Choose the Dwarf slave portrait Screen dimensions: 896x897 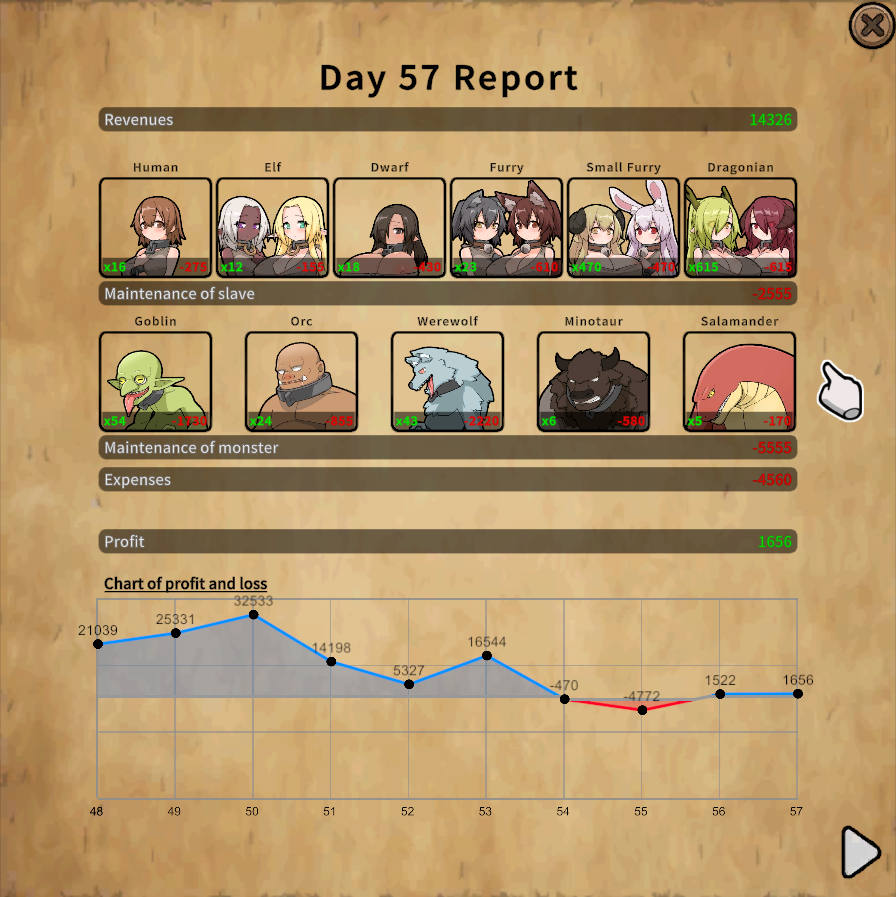click(389, 227)
